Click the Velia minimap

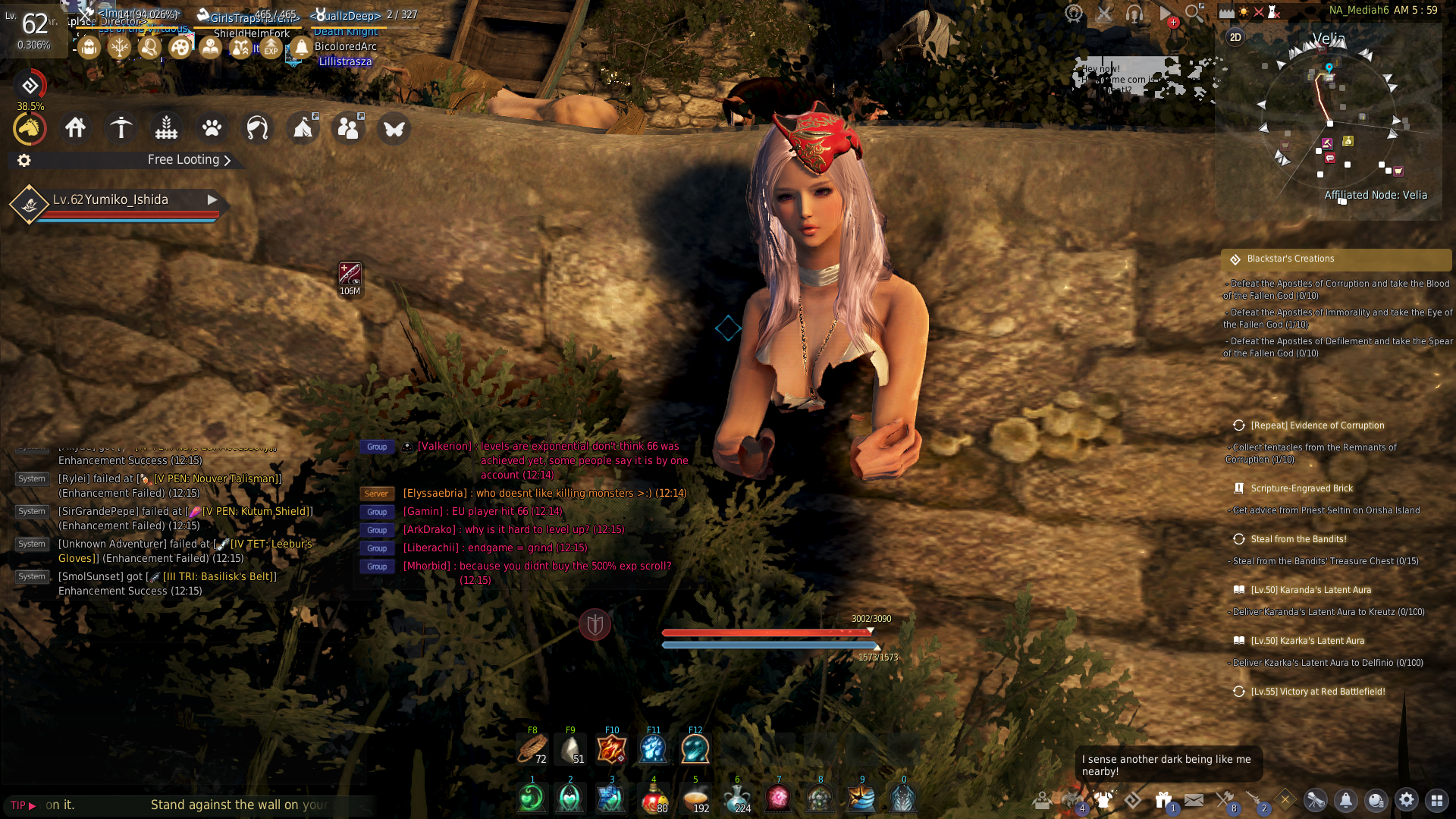[x=1329, y=121]
